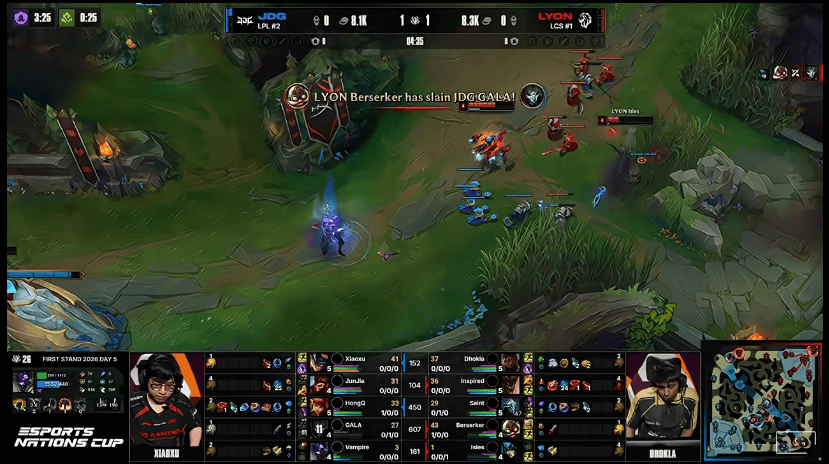Viewport: 829px width, 464px height.
Task: Choose Isles's scoreboard row
Action: 477,450
